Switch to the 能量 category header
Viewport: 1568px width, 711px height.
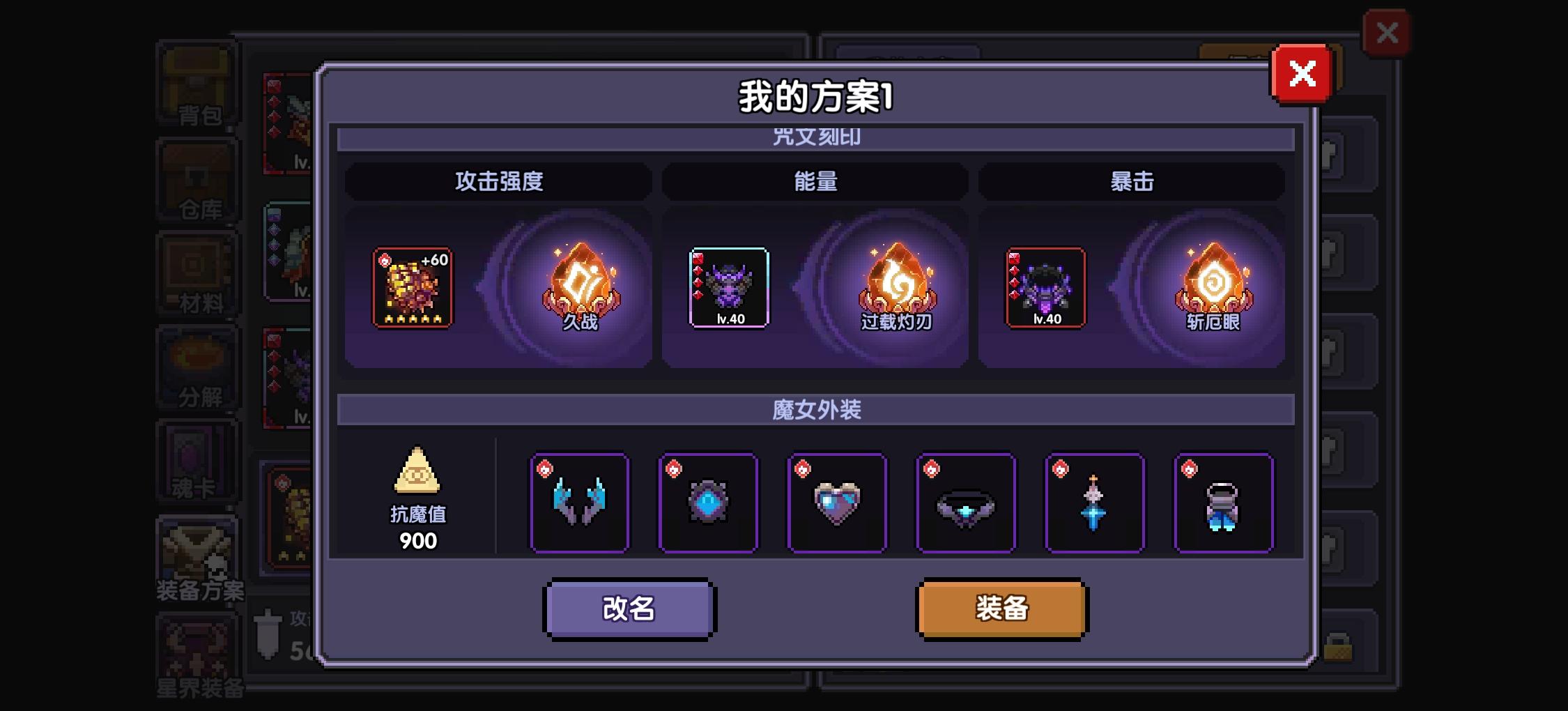coord(816,181)
